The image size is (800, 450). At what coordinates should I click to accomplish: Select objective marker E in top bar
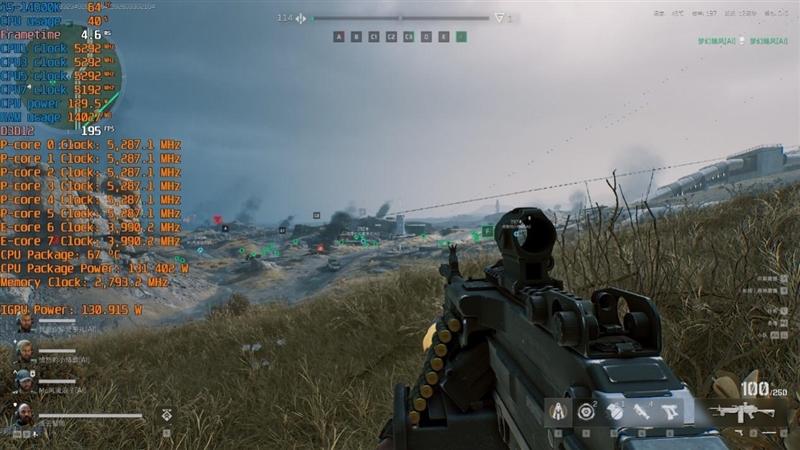click(443, 37)
